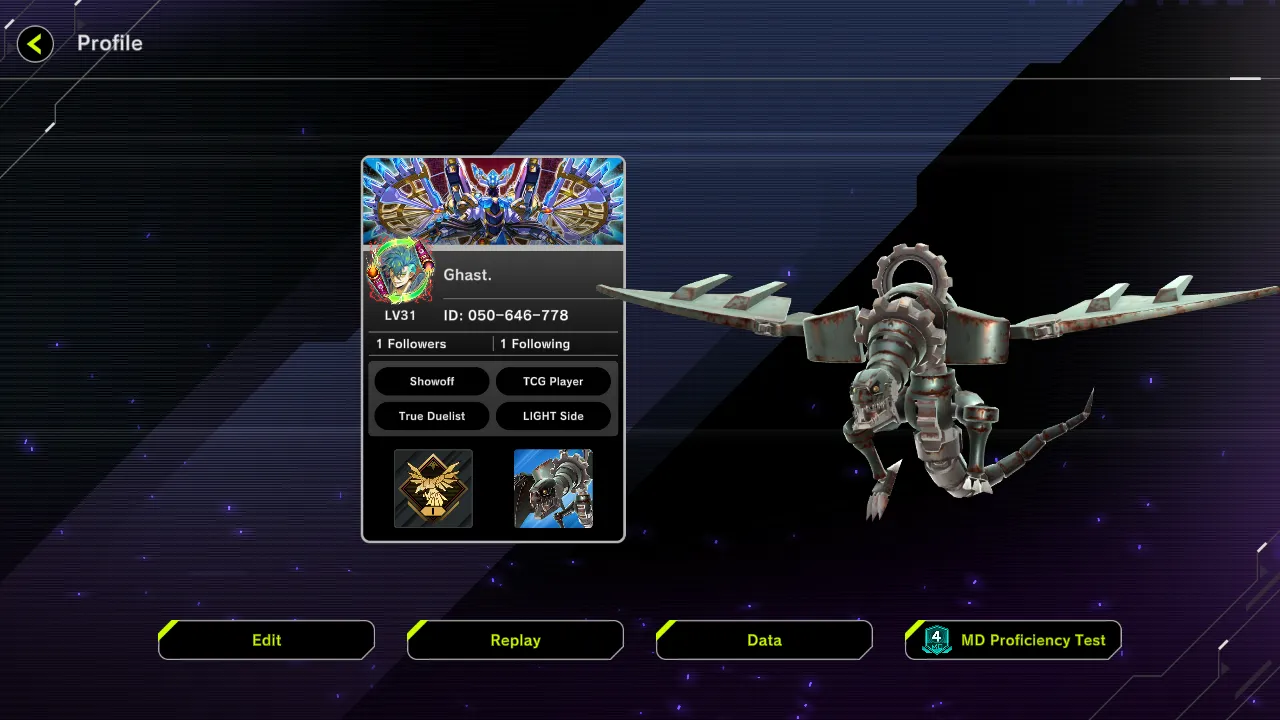Click the player avatar icon
Viewport: 1280px width, 720px height.
(400, 272)
